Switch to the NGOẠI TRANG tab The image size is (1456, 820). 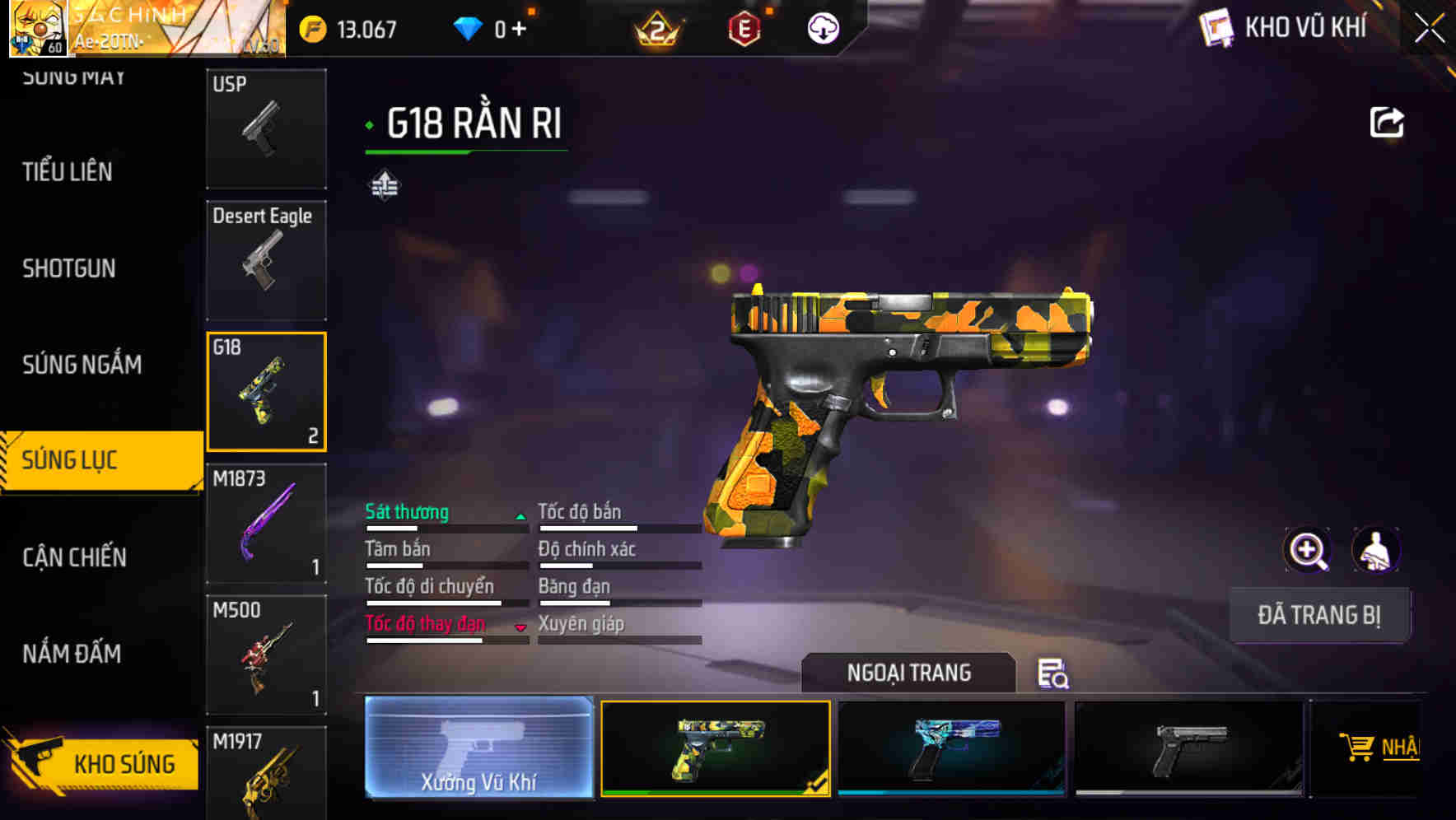909,673
